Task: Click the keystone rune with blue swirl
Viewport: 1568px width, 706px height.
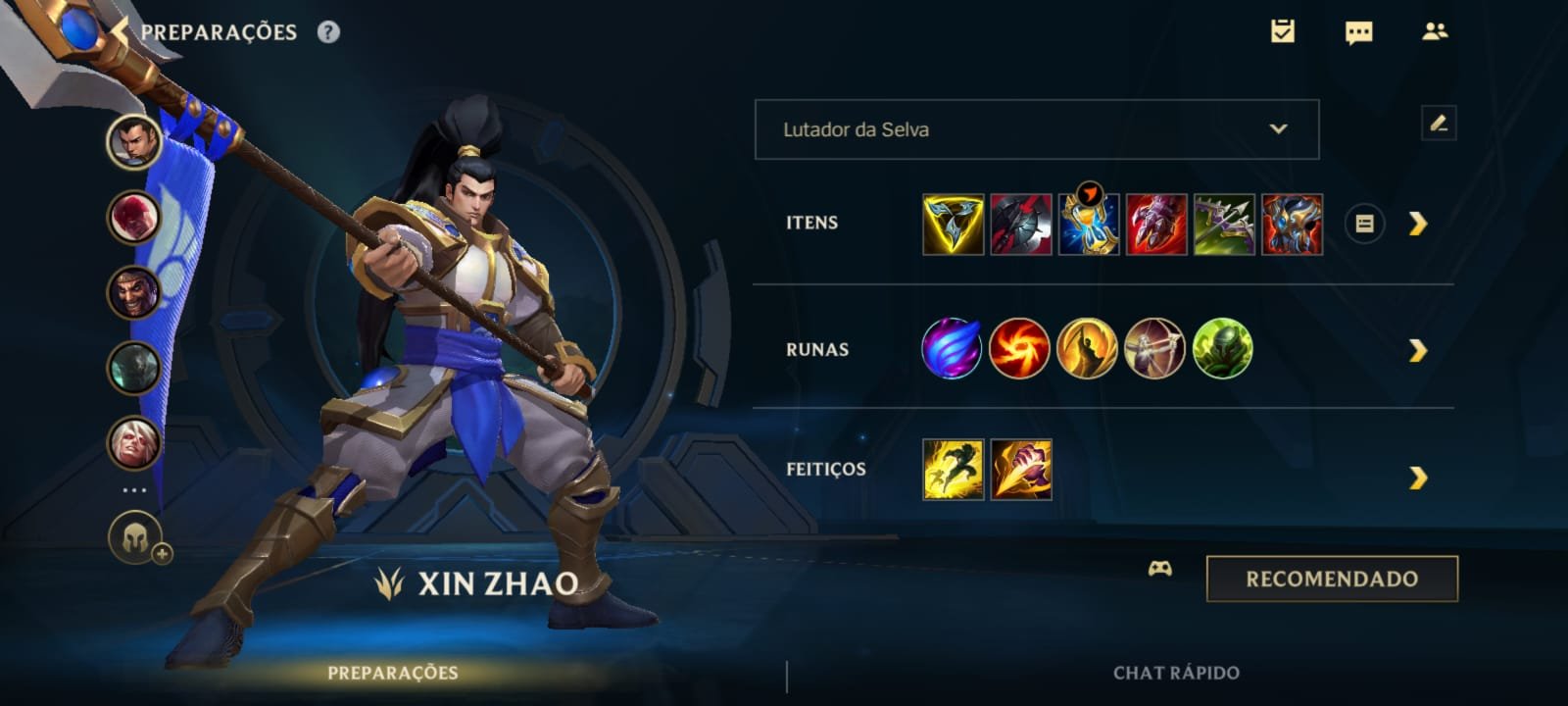Action: [950, 348]
